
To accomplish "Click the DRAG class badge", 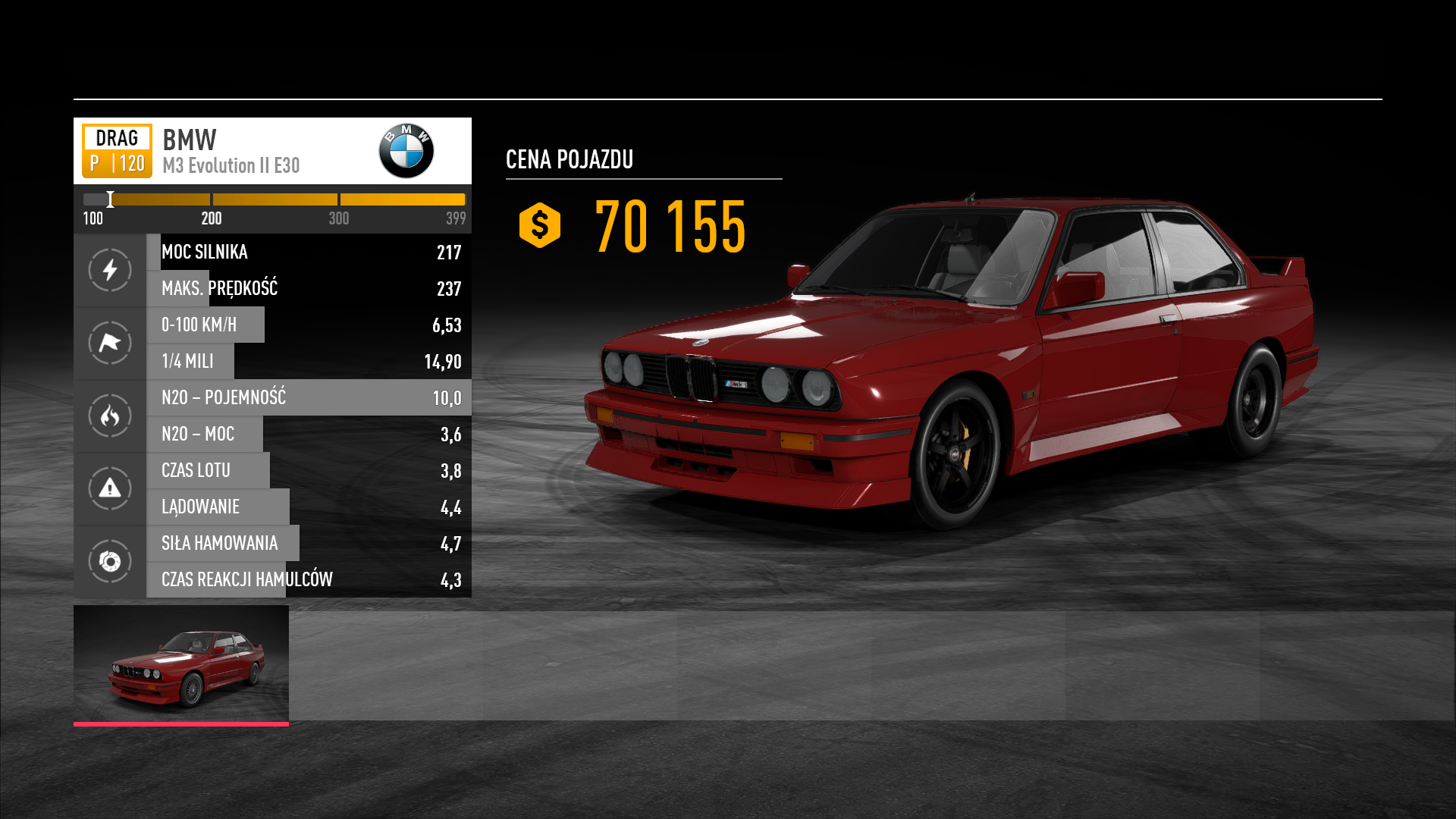I will click(x=117, y=151).
